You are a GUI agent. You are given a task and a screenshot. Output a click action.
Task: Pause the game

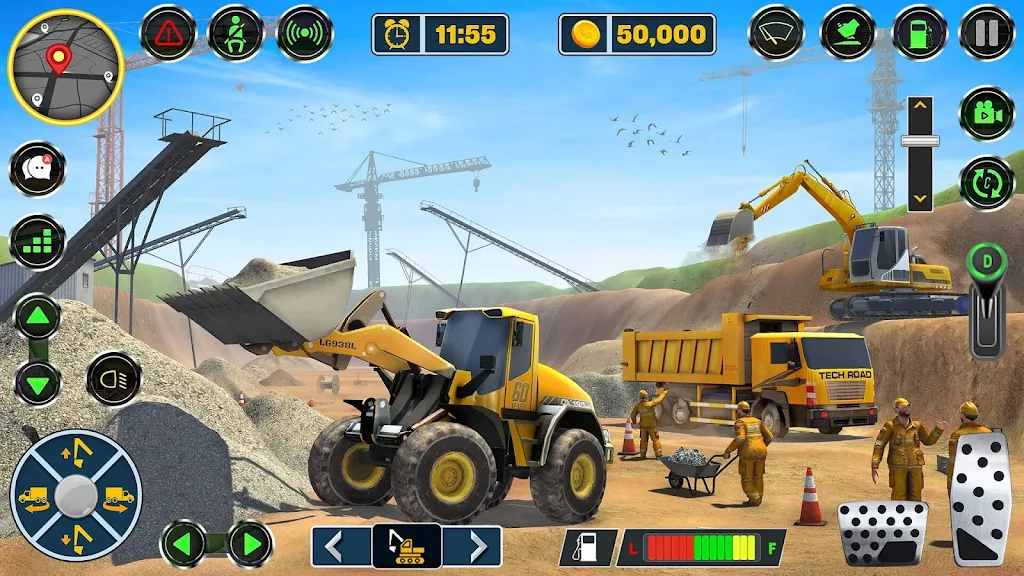(x=987, y=33)
